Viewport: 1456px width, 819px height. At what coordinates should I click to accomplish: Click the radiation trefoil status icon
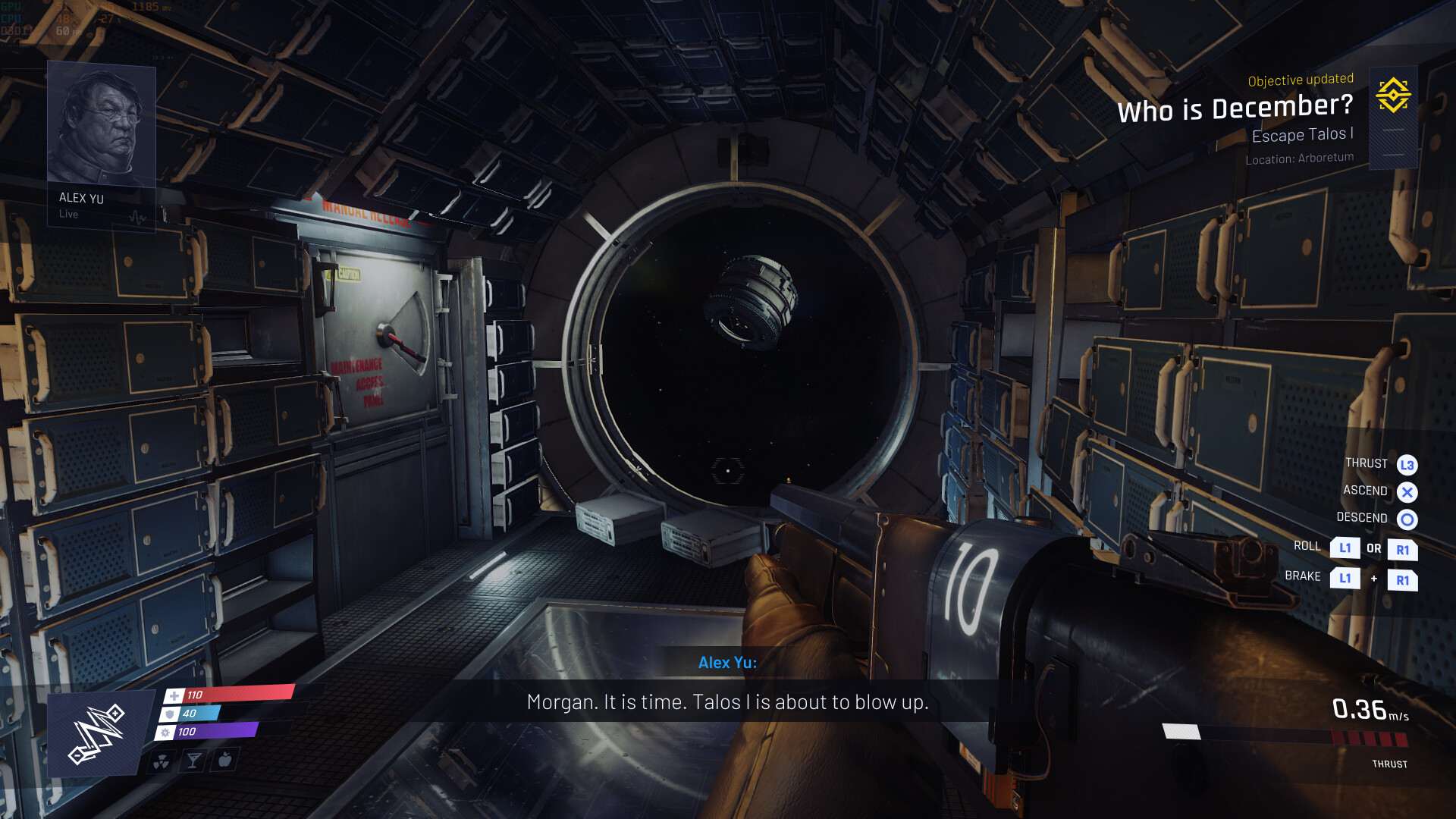coord(162,761)
